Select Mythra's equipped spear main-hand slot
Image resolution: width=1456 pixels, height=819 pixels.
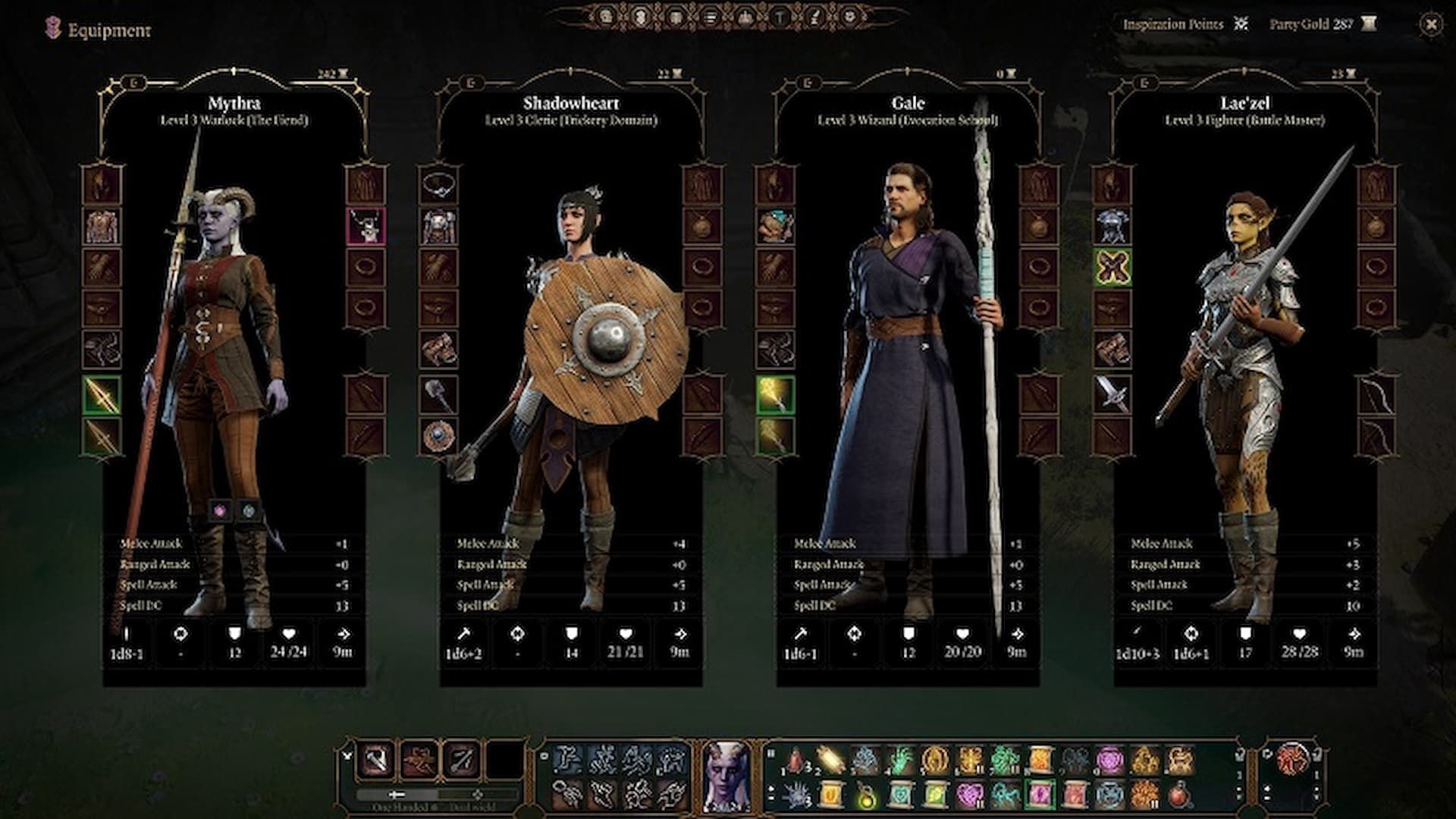(x=102, y=395)
